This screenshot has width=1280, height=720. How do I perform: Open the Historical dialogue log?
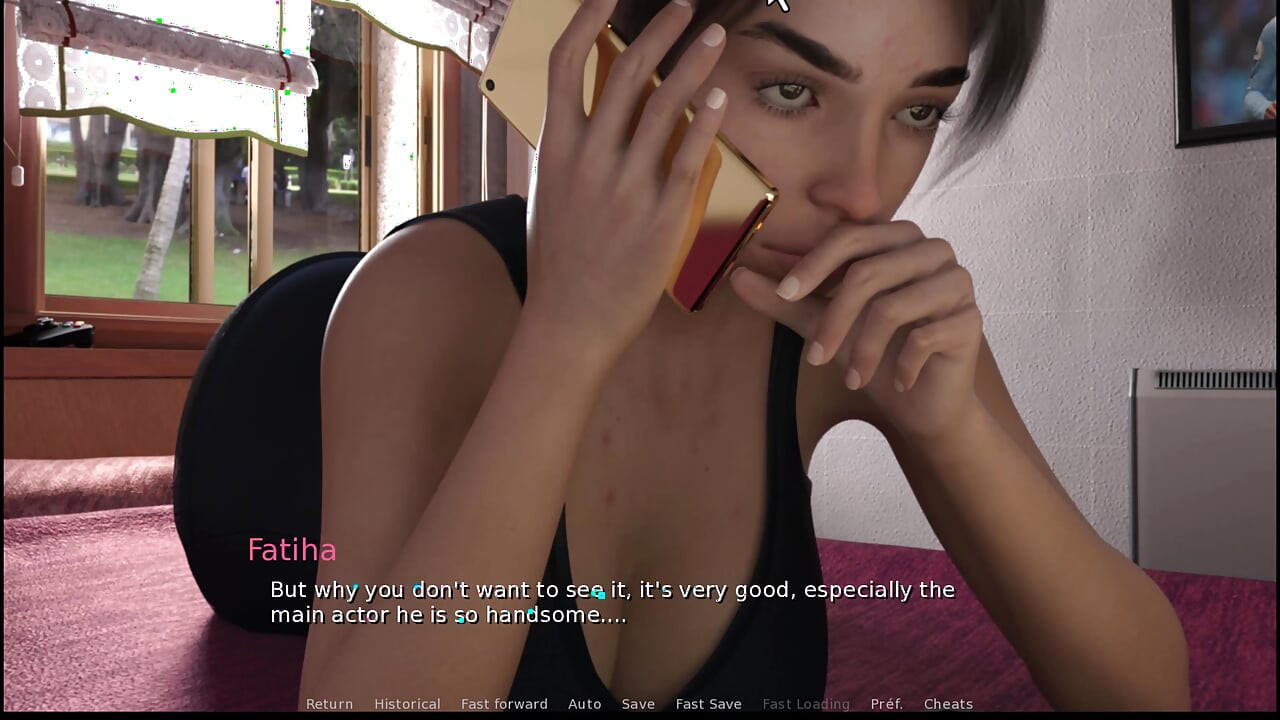[x=407, y=704]
